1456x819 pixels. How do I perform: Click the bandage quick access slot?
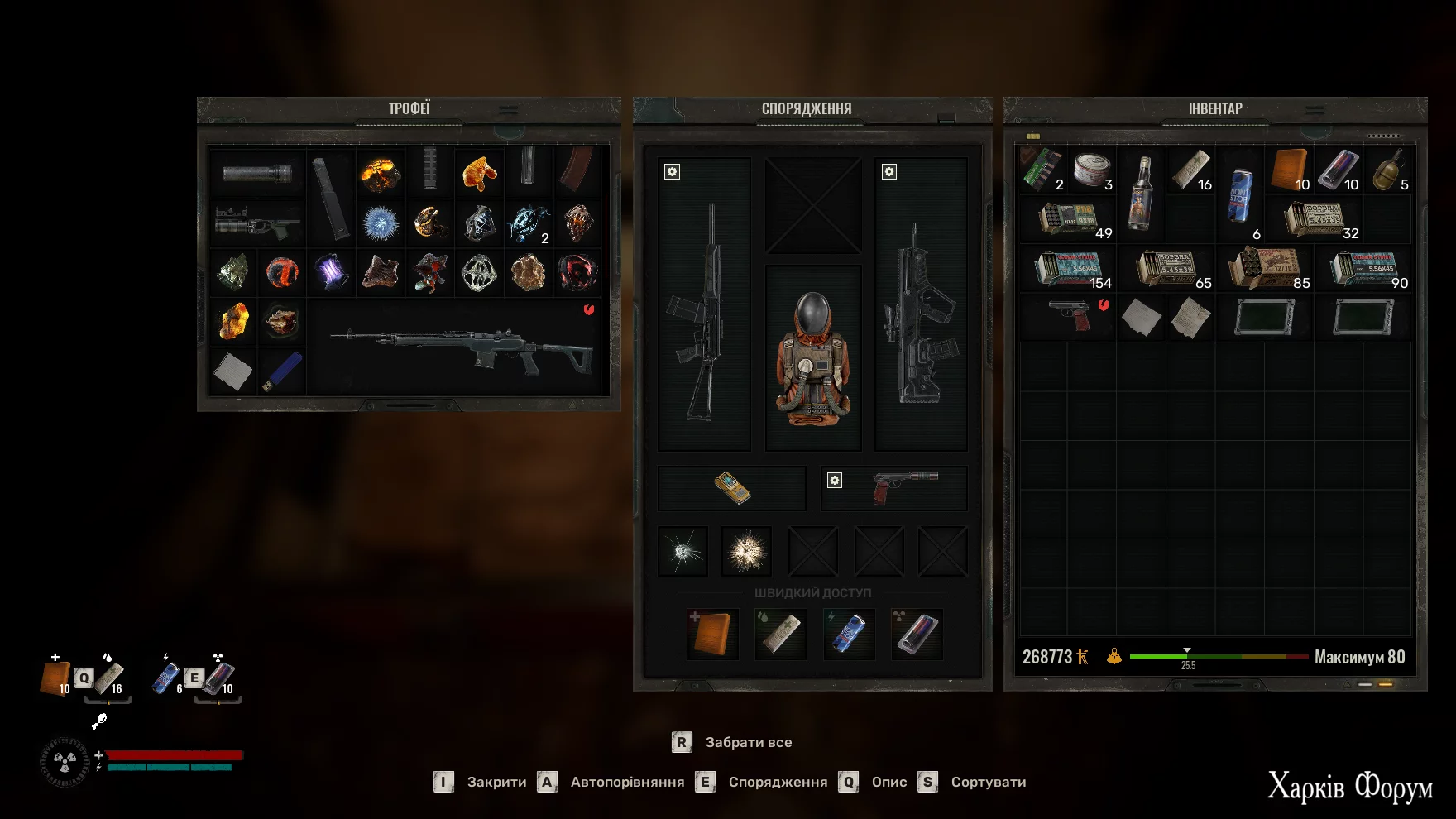click(780, 634)
